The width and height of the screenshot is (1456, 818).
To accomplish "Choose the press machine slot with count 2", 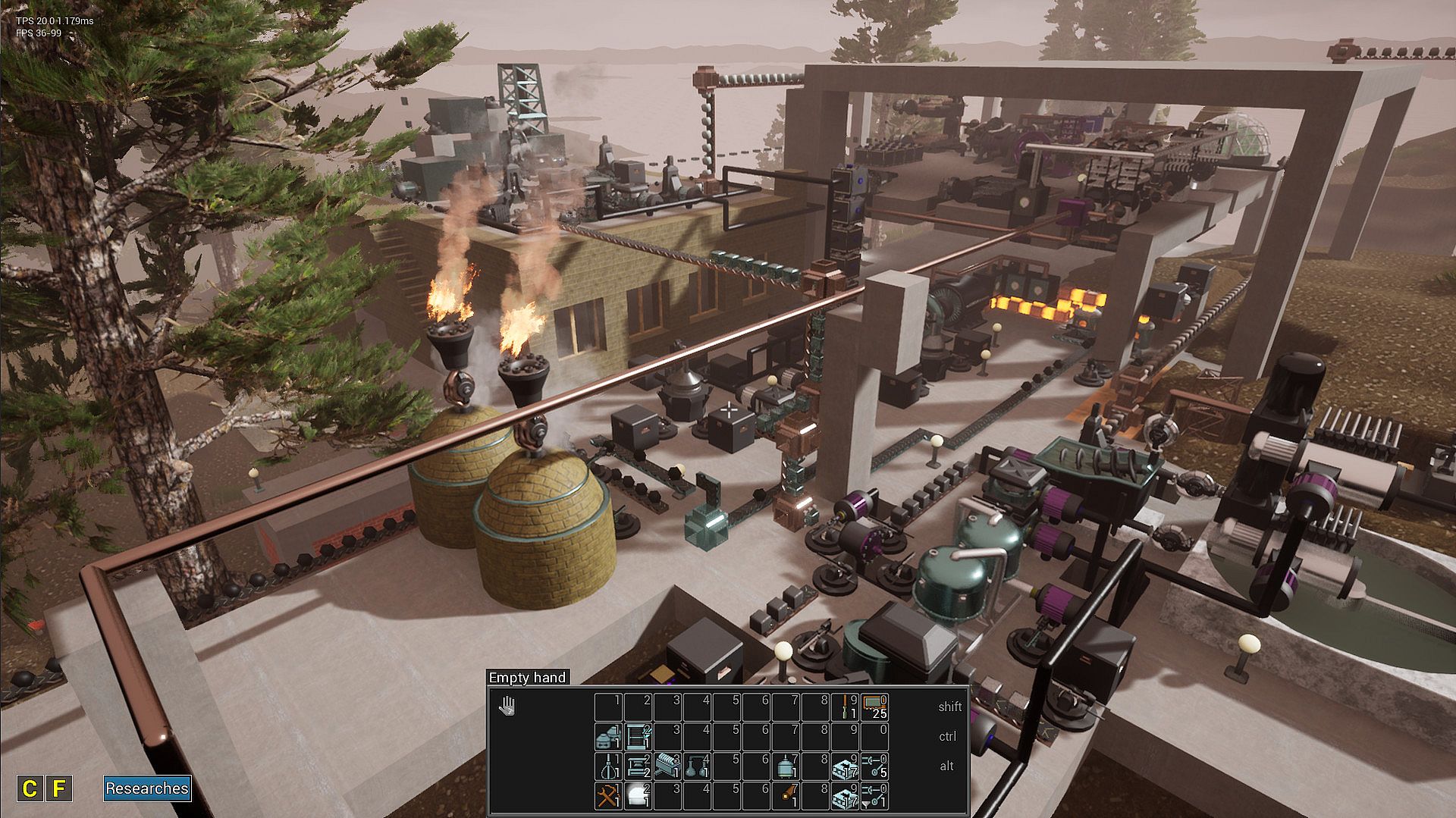I will (637, 766).
